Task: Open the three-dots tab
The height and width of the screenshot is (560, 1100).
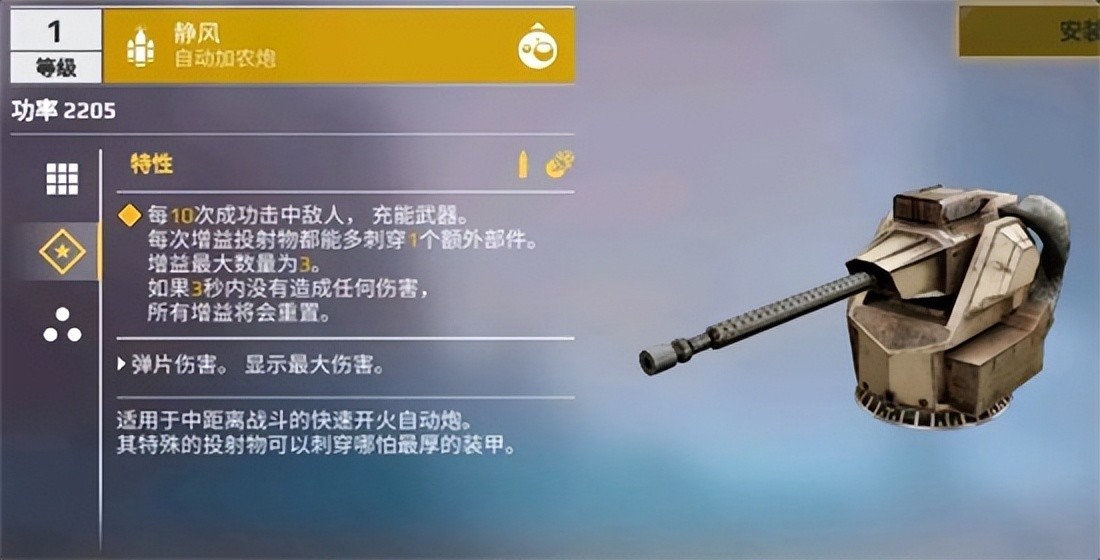Action: [62, 324]
